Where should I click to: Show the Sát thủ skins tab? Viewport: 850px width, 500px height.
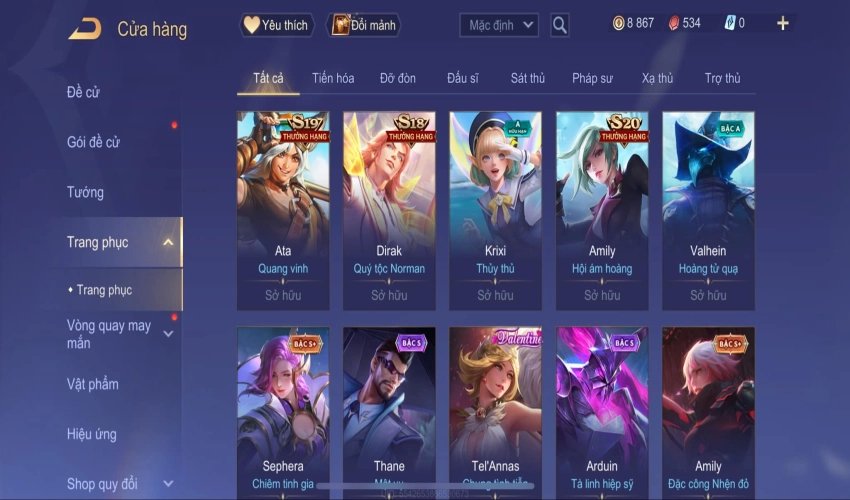click(527, 78)
